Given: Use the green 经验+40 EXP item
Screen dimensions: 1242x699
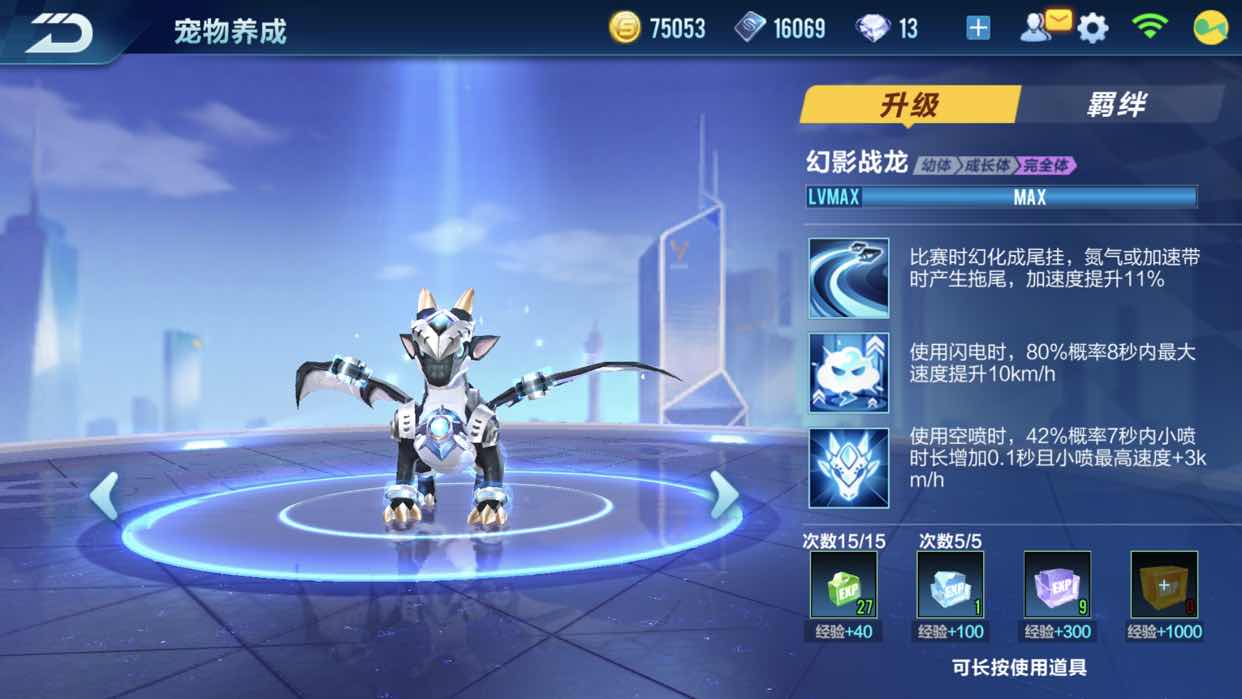Looking at the screenshot, I should coord(843,585).
